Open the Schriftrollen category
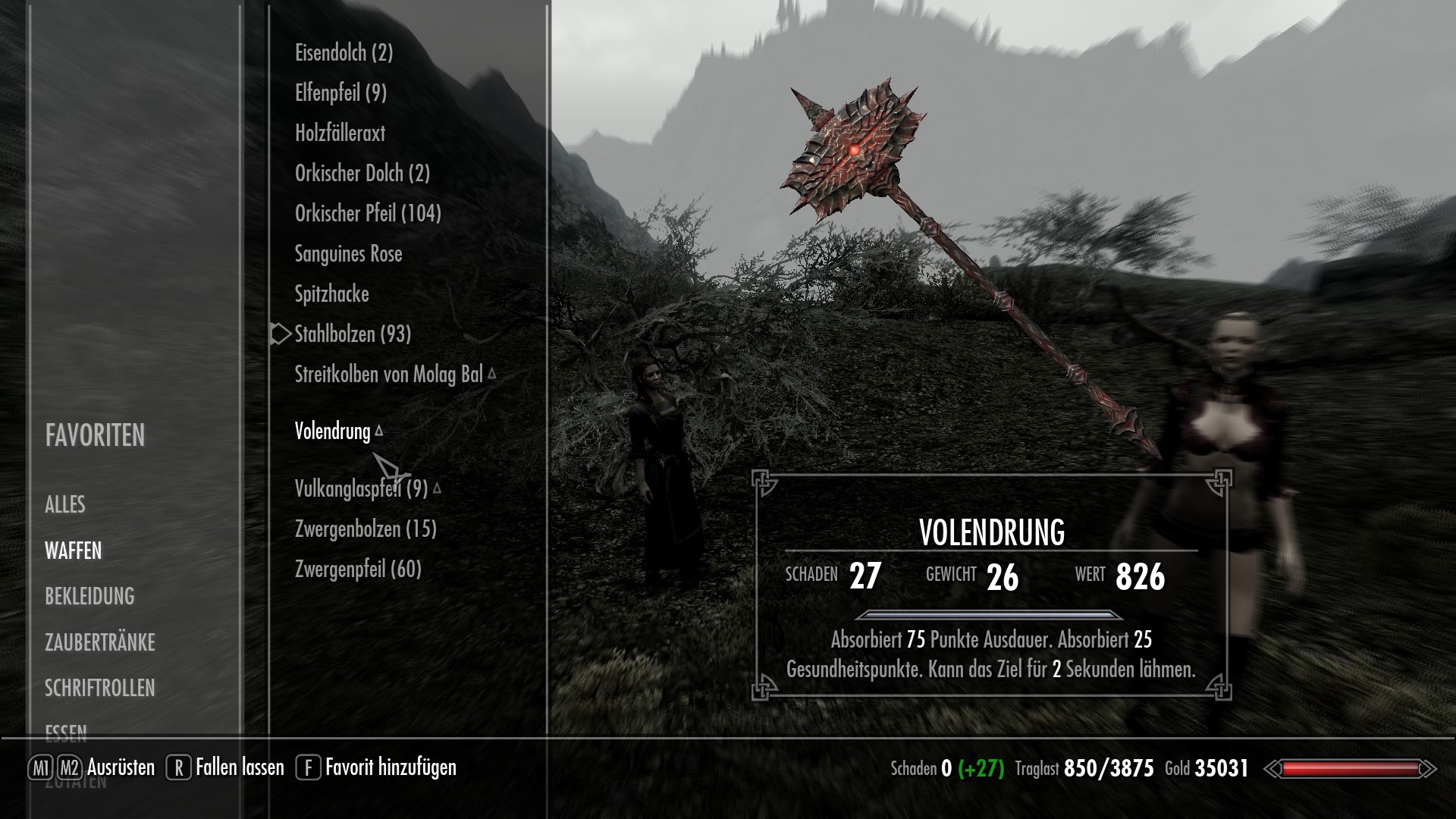Screen dimensions: 1456x819 [x=99, y=688]
